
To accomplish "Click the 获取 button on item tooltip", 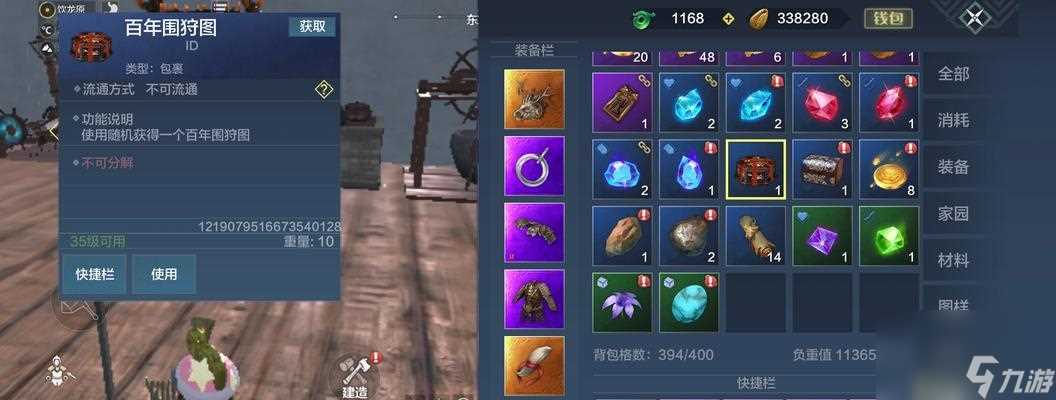I will (312, 27).
